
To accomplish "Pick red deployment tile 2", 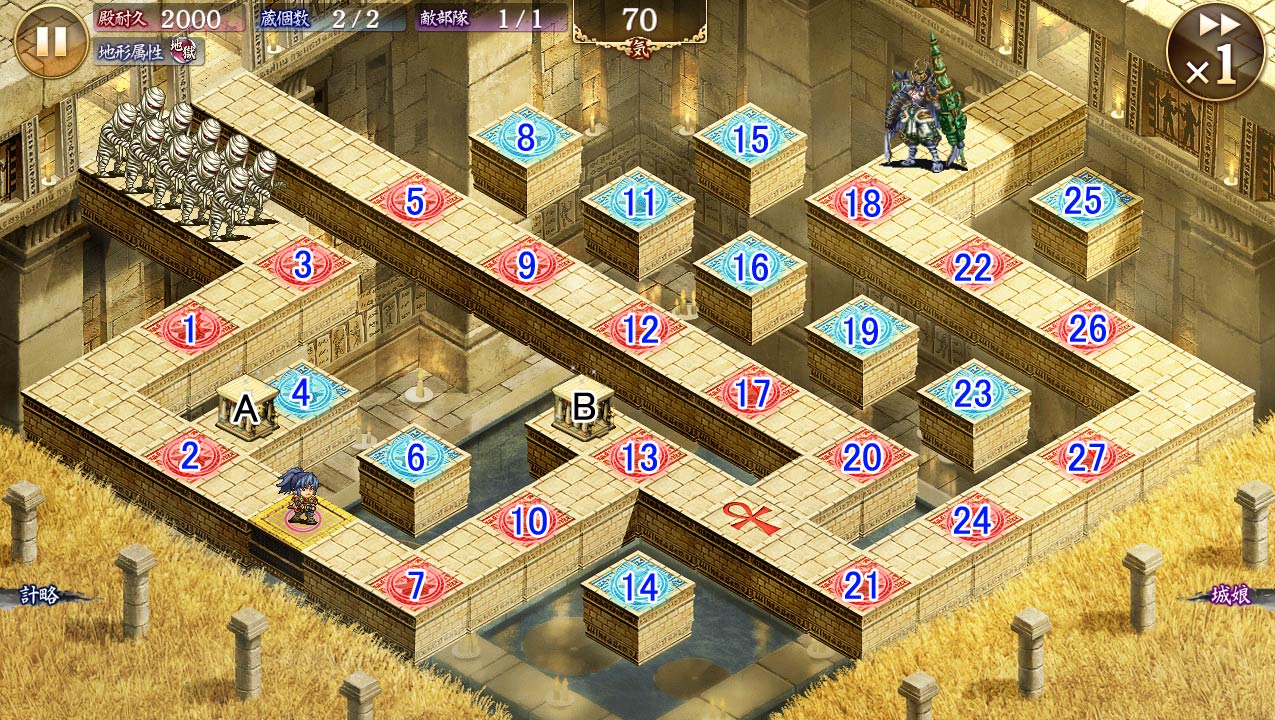I will [x=190, y=458].
